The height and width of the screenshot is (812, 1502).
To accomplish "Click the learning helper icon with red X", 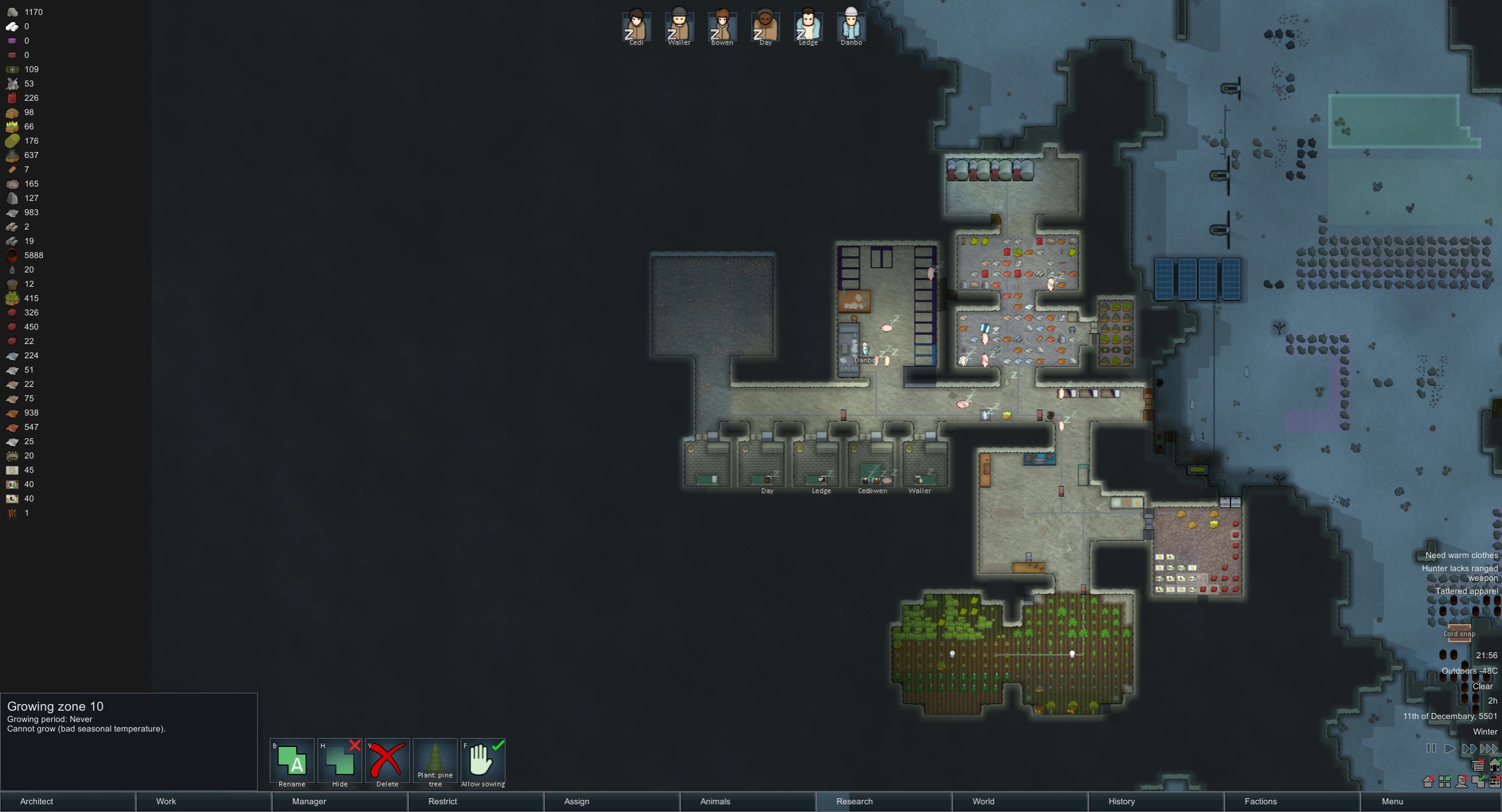I will point(1478,767).
